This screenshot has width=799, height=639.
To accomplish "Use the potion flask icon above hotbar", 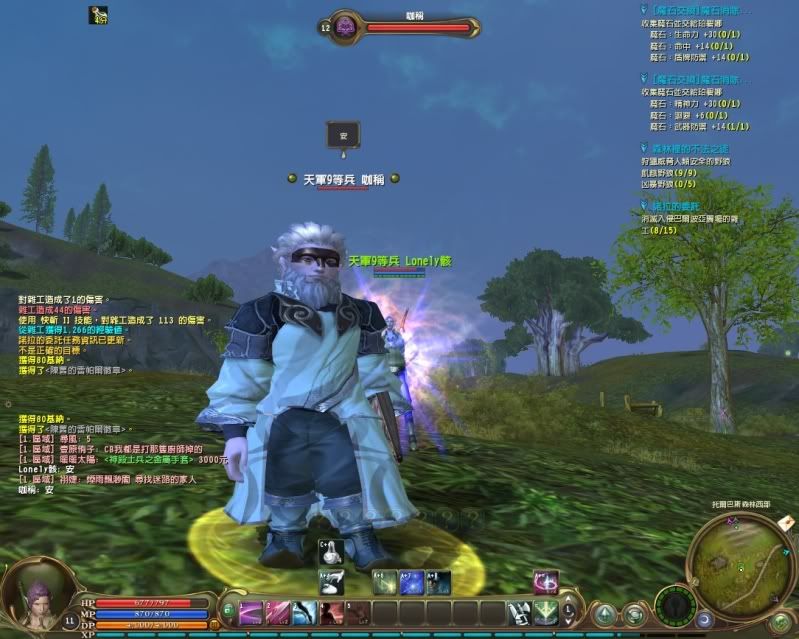I will coord(333,553).
